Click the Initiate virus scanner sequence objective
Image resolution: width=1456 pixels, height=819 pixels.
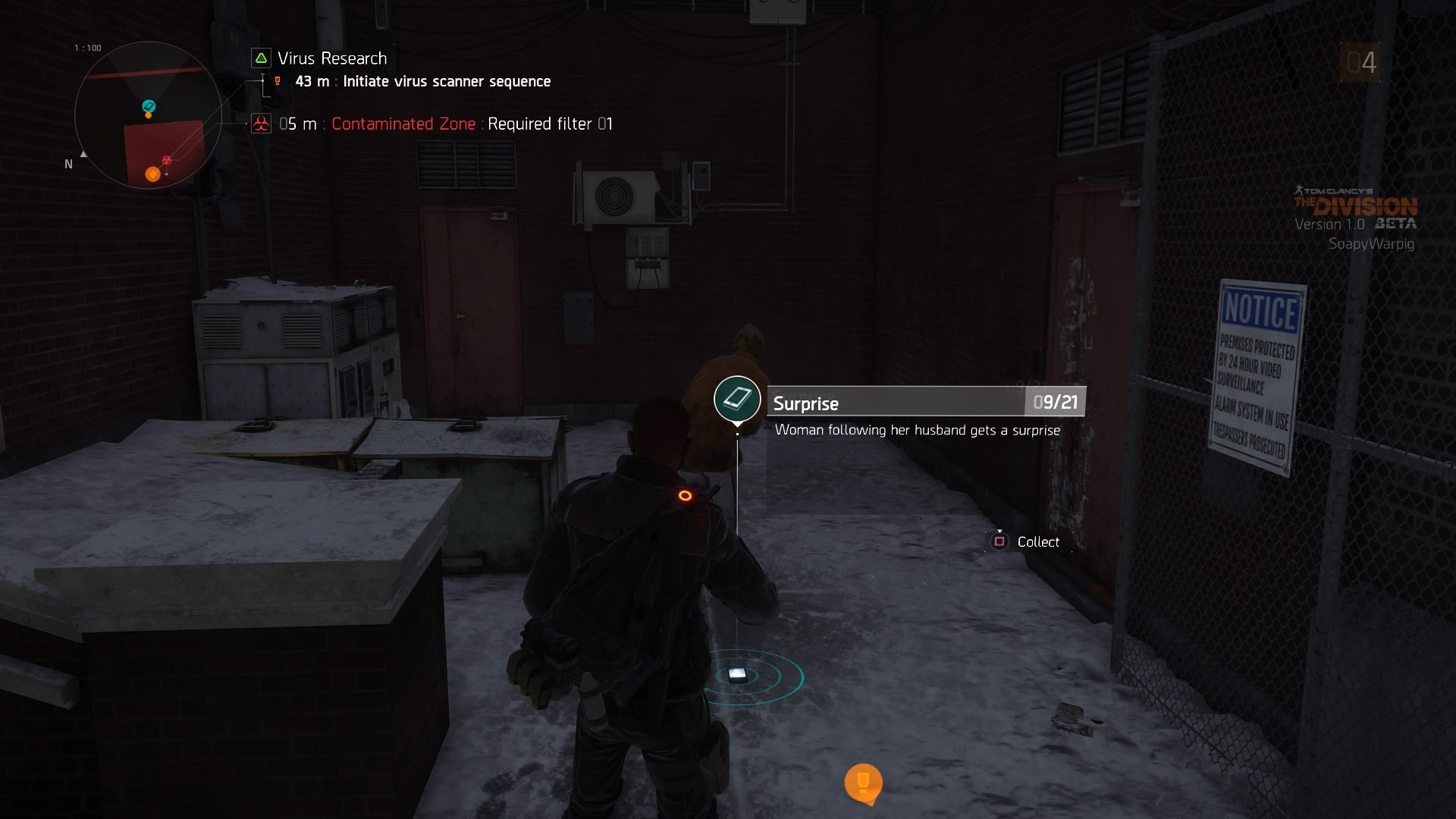(446, 82)
